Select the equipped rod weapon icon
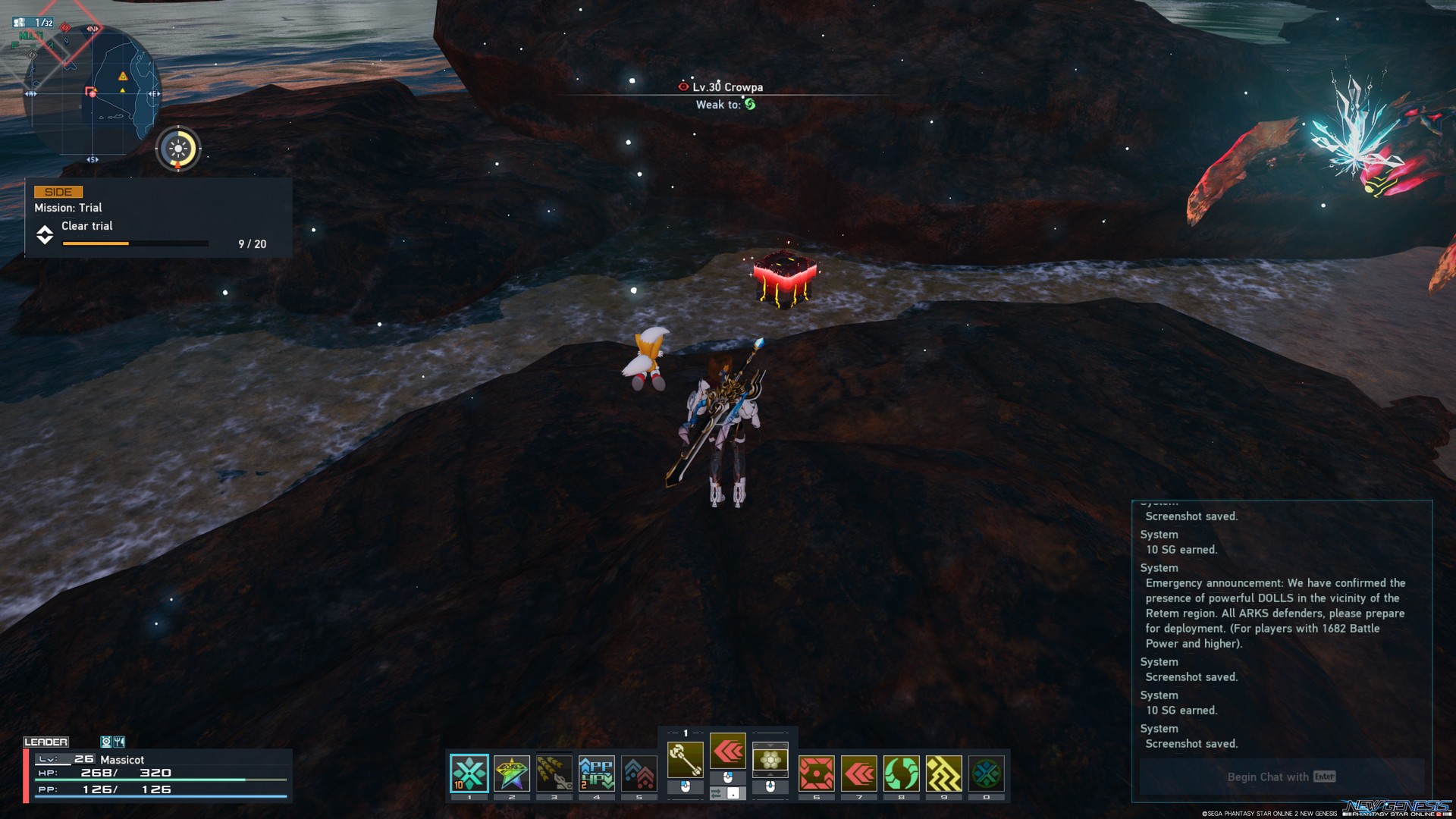This screenshot has width=1456, height=819. pyautogui.click(x=686, y=760)
